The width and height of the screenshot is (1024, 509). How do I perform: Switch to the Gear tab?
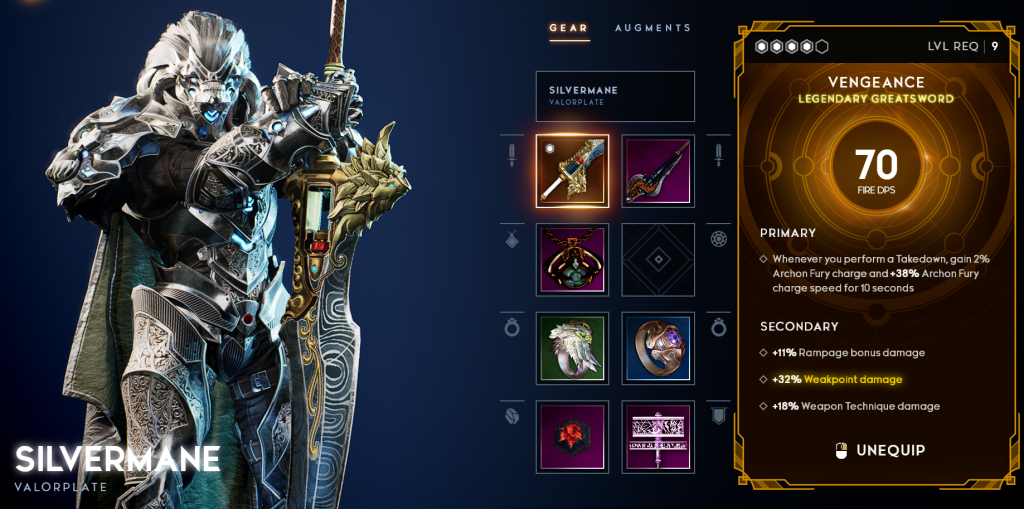(569, 28)
